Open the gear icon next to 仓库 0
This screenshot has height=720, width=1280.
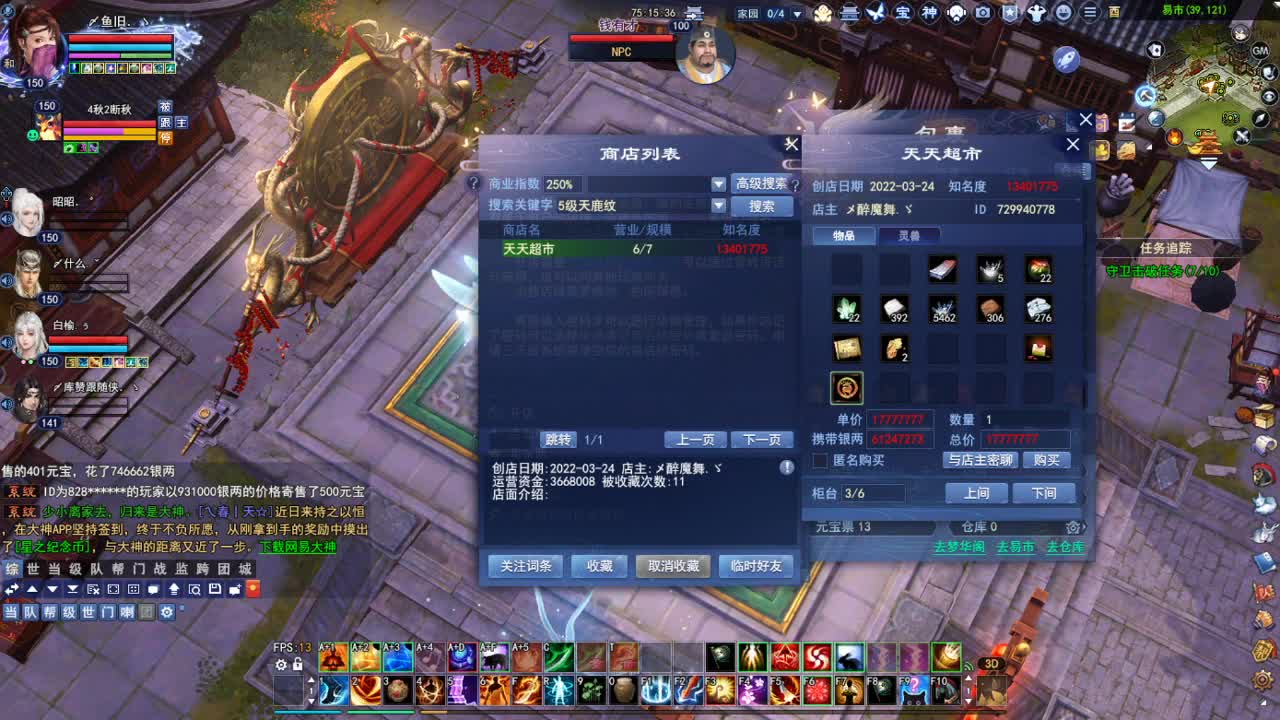coord(1073,527)
